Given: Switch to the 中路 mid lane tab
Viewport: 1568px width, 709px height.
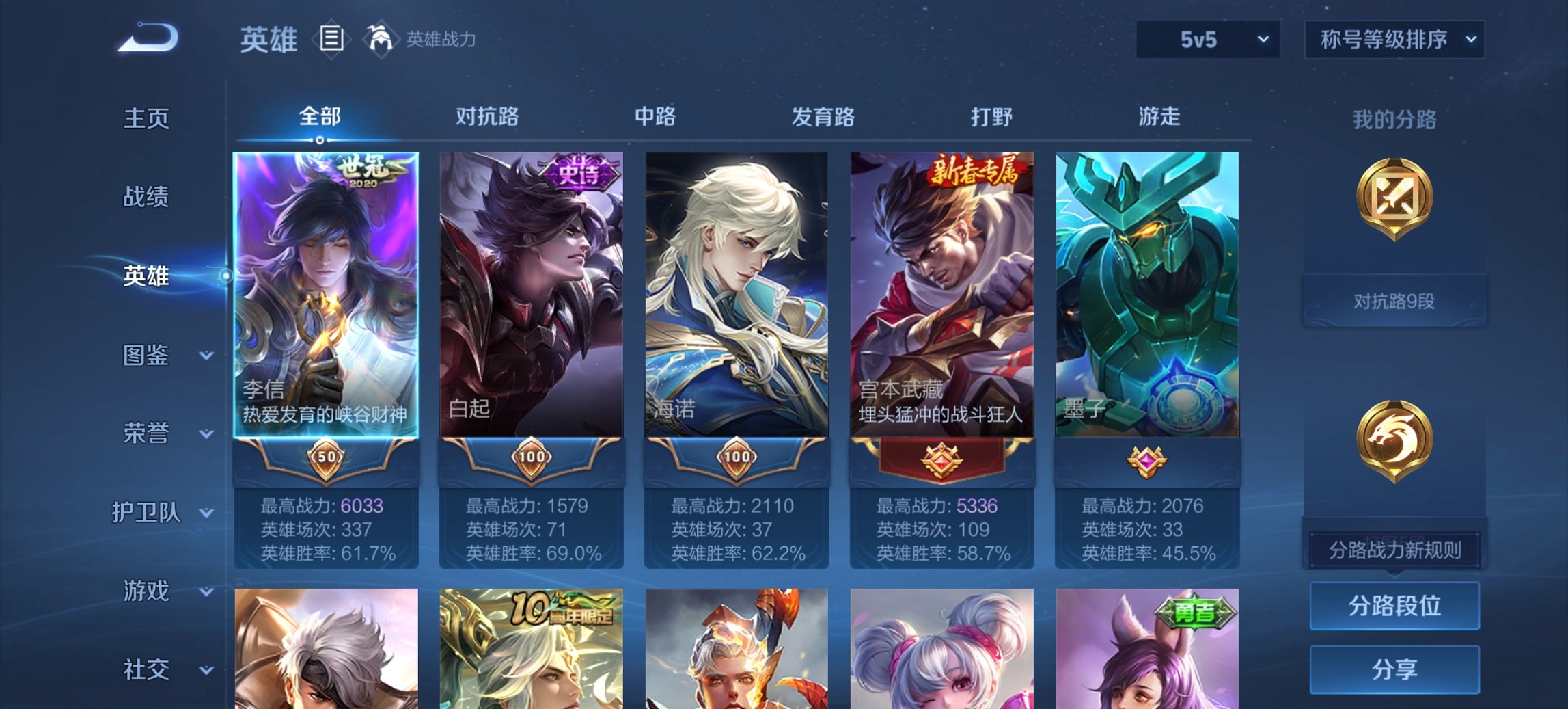Looking at the screenshot, I should pyautogui.click(x=654, y=117).
